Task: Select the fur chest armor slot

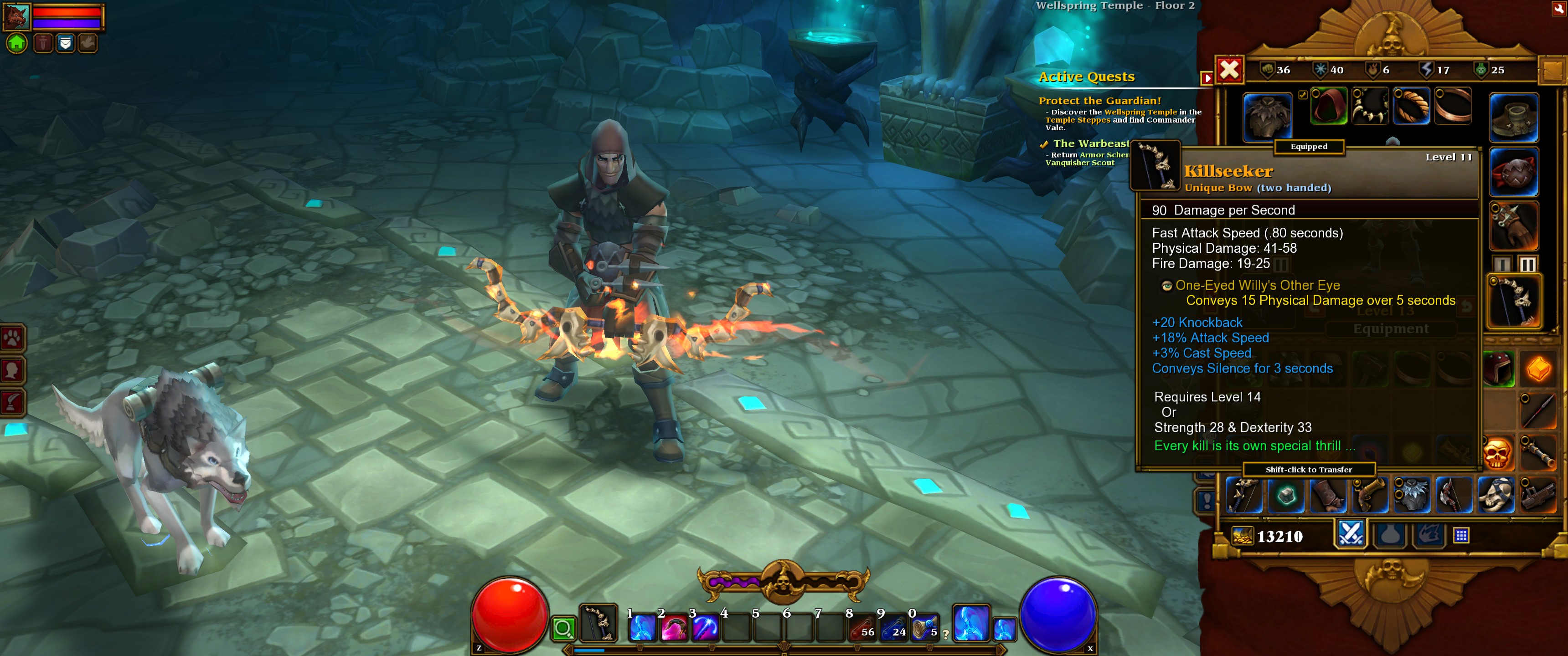Action: point(1267,117)
